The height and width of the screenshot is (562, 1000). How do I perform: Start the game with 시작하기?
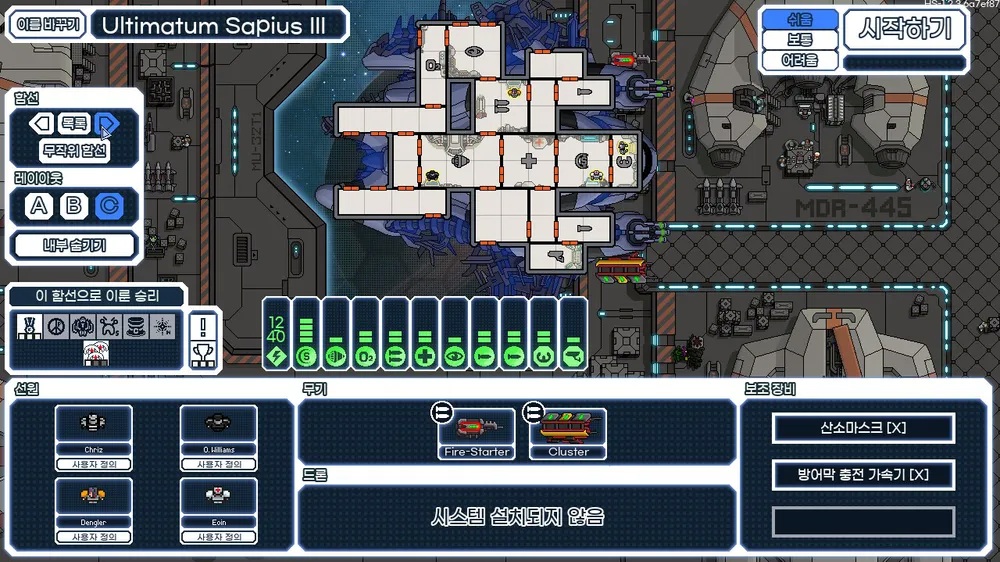tap(905, 30)
